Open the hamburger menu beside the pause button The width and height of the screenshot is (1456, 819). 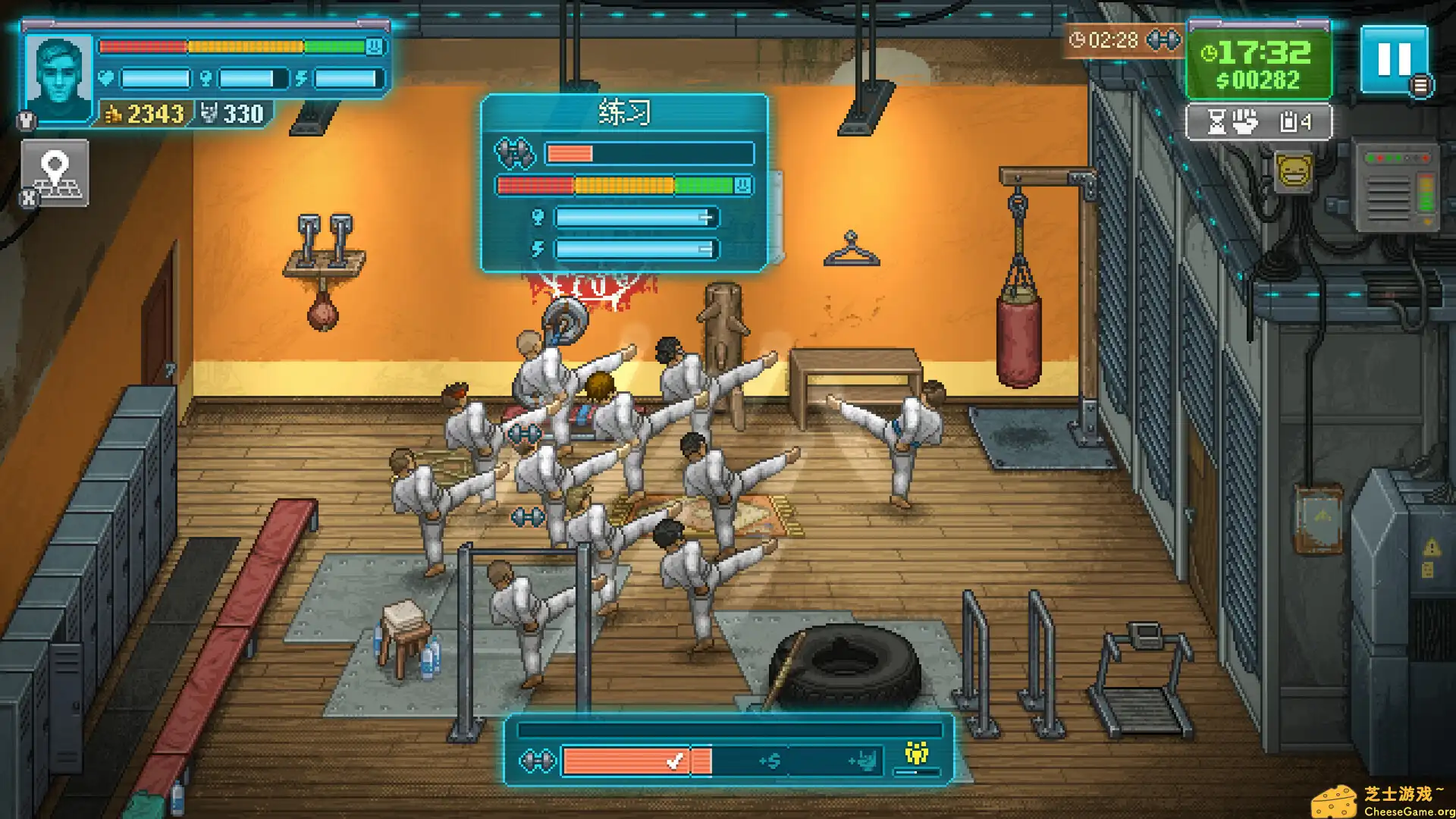[1422, 85]
